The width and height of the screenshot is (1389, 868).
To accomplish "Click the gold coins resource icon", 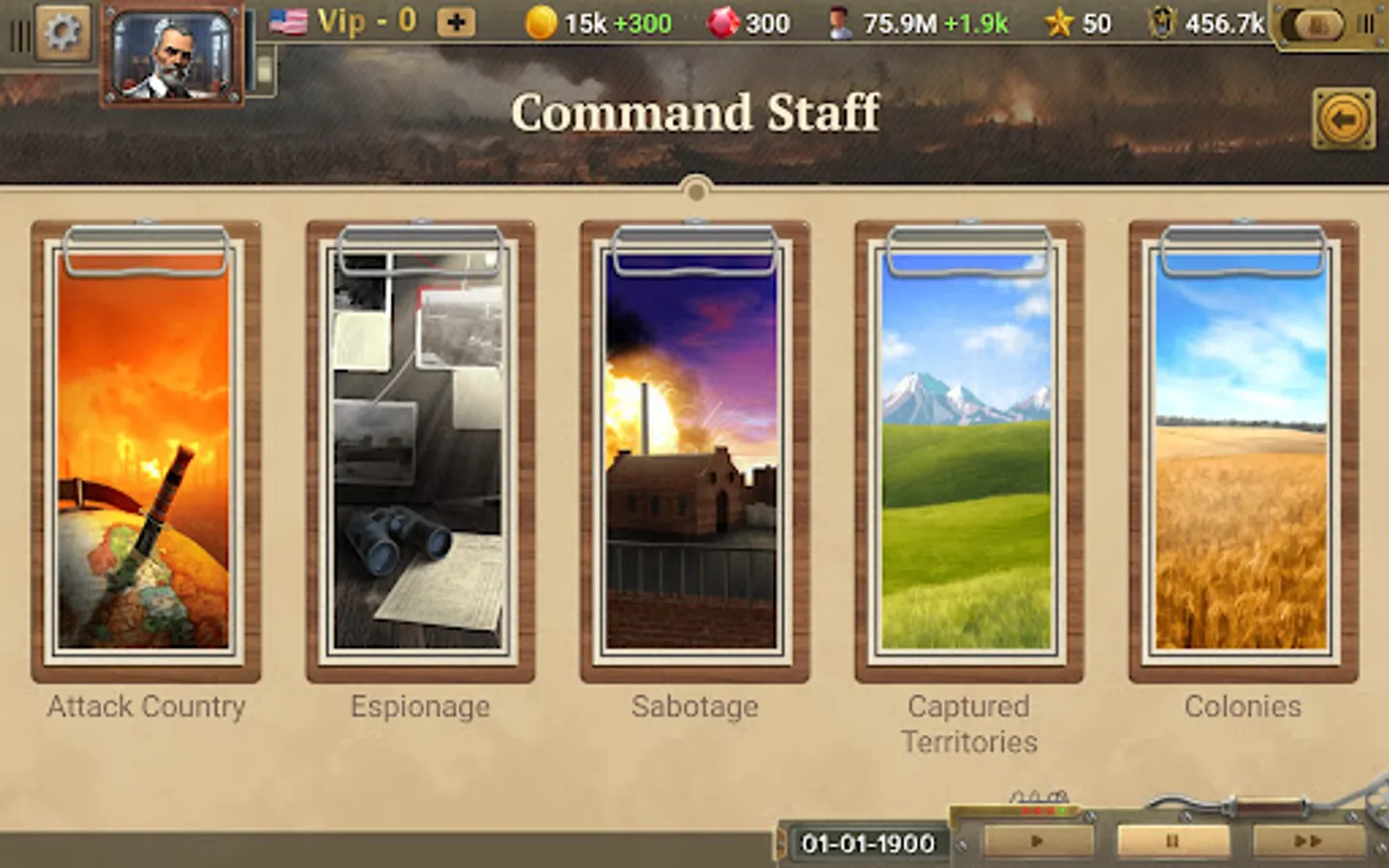I will pyautogui.click(x=541, y=21).
